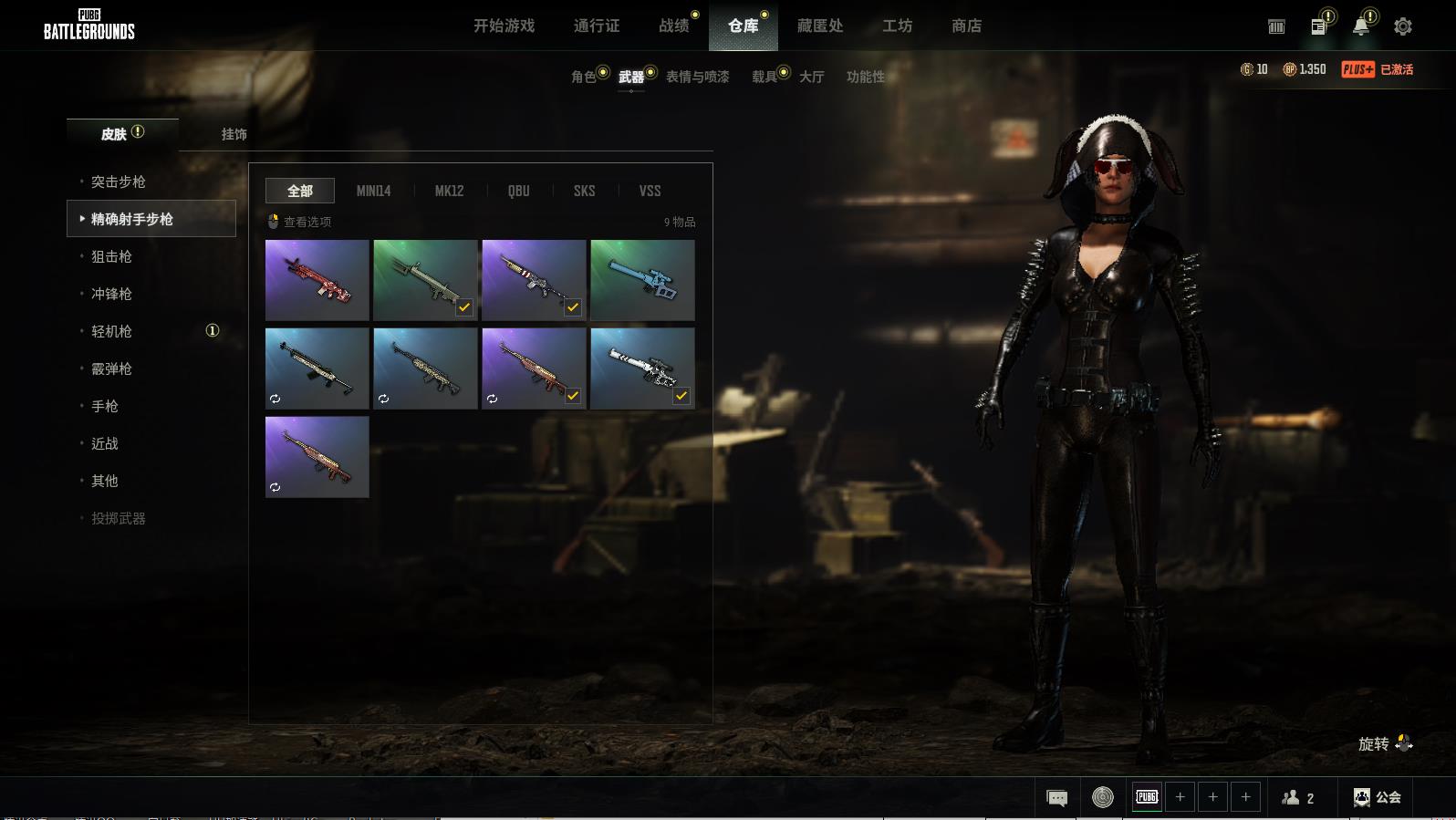This screenshot has width=1456, height=820.
Task: Open the 挂饰 charms tab
Action: pyautogui.click(x=234, y=134)
